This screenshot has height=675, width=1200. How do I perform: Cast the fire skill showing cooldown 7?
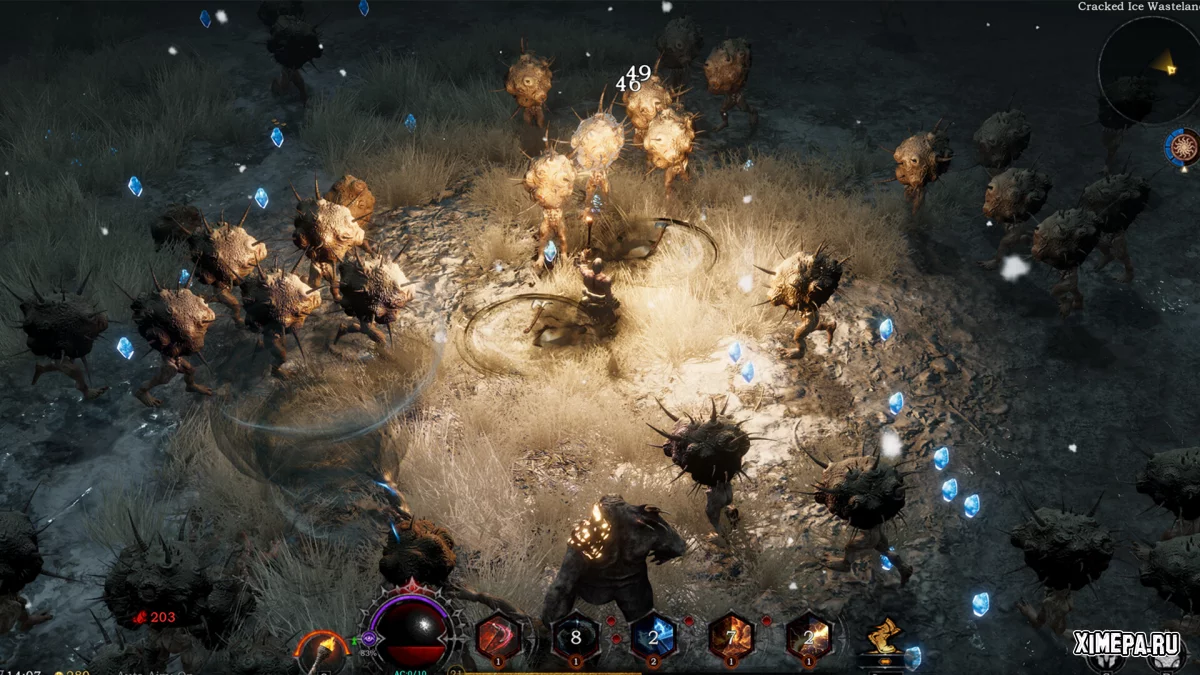coord(731,635)
